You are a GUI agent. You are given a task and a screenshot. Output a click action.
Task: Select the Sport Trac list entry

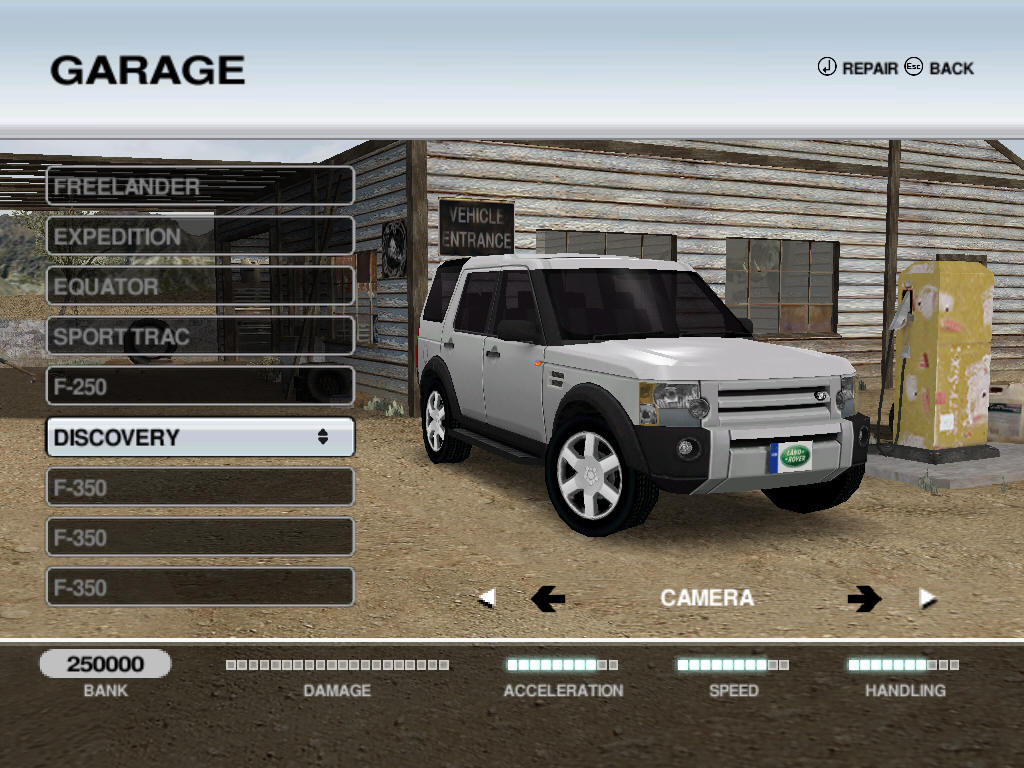(200, 336)
